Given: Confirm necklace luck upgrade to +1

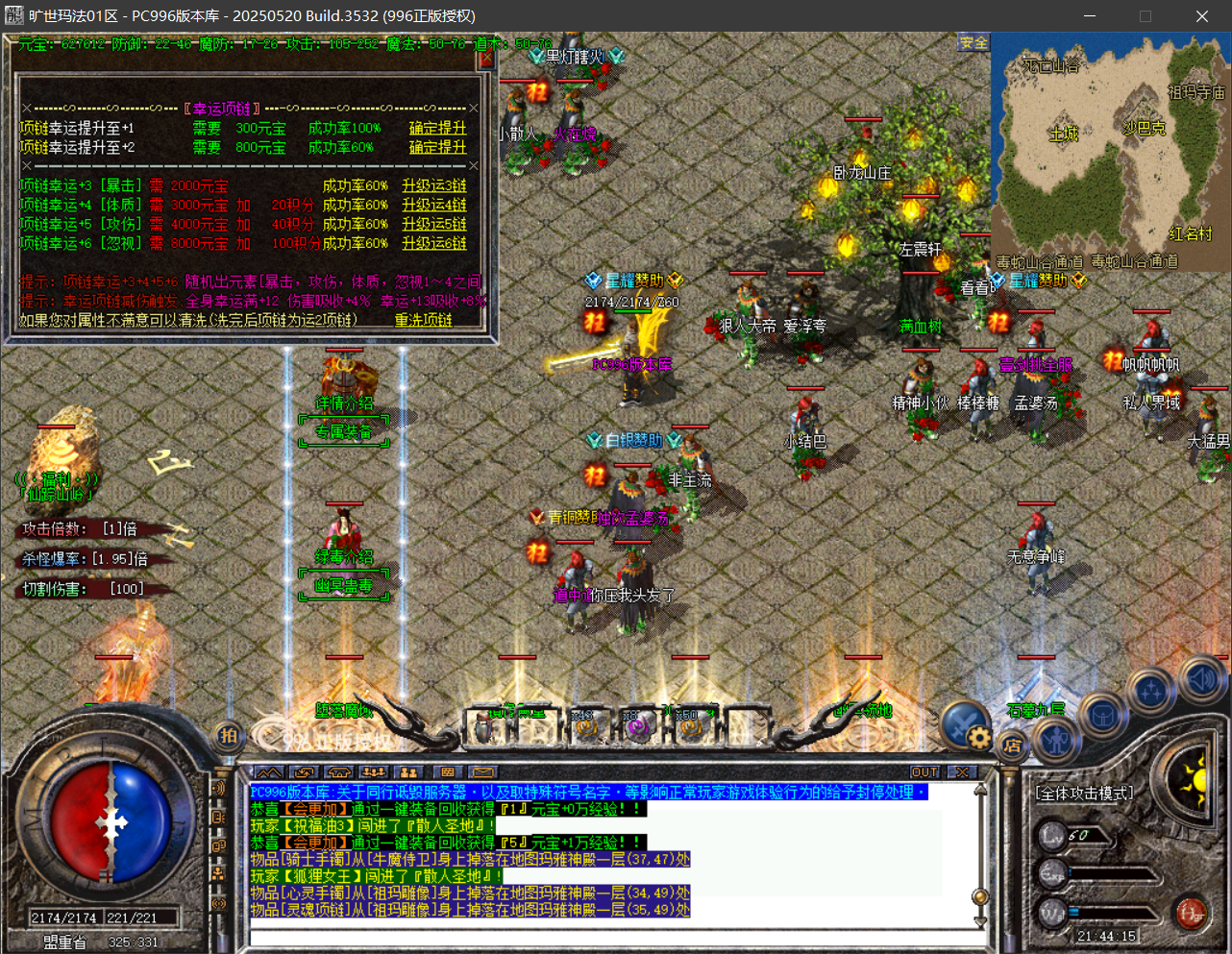Looking at the screenshot, I should pyautogui.click(x=437, y=128).
